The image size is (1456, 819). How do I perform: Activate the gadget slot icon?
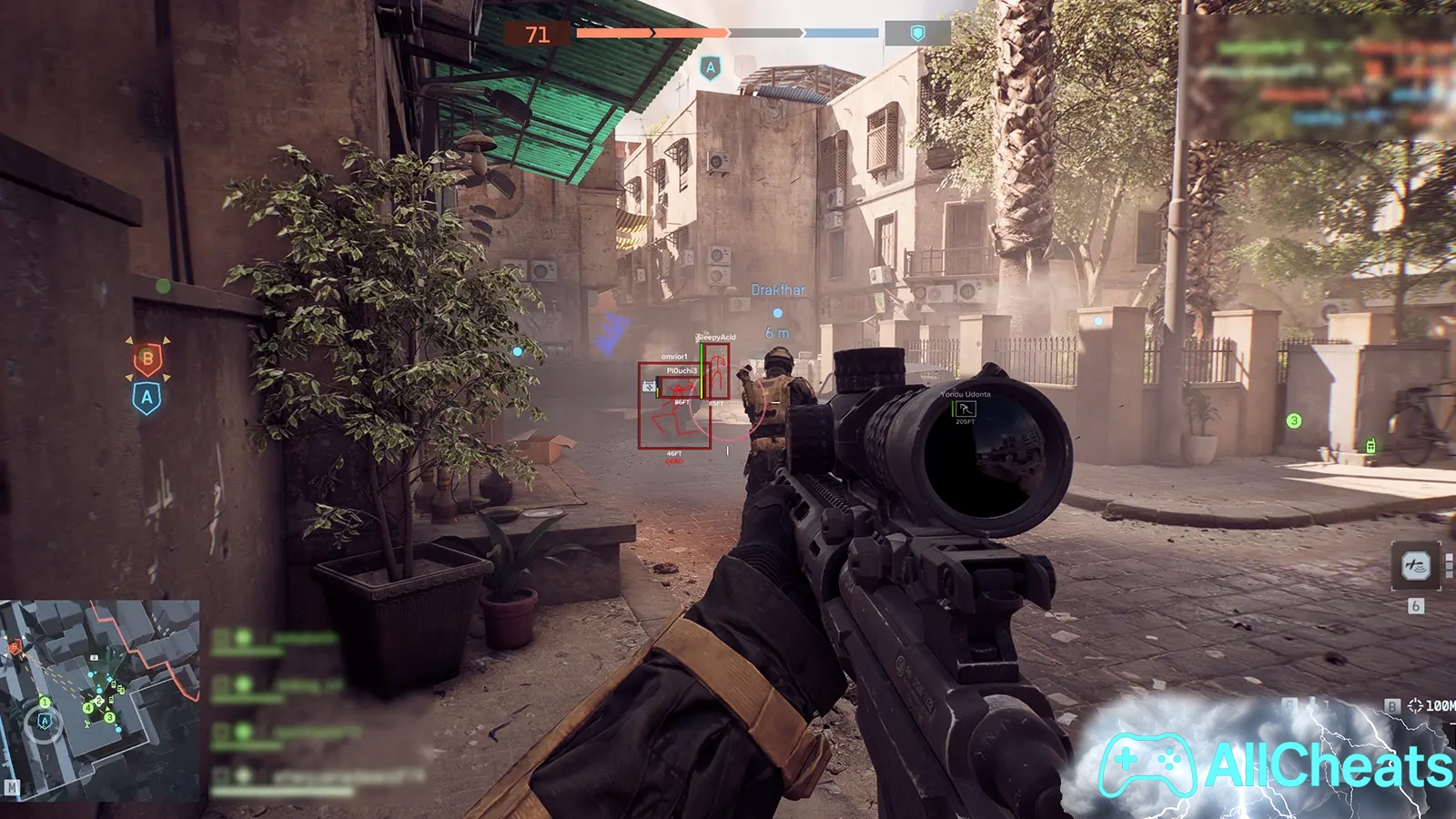[x=1415, y=566]
